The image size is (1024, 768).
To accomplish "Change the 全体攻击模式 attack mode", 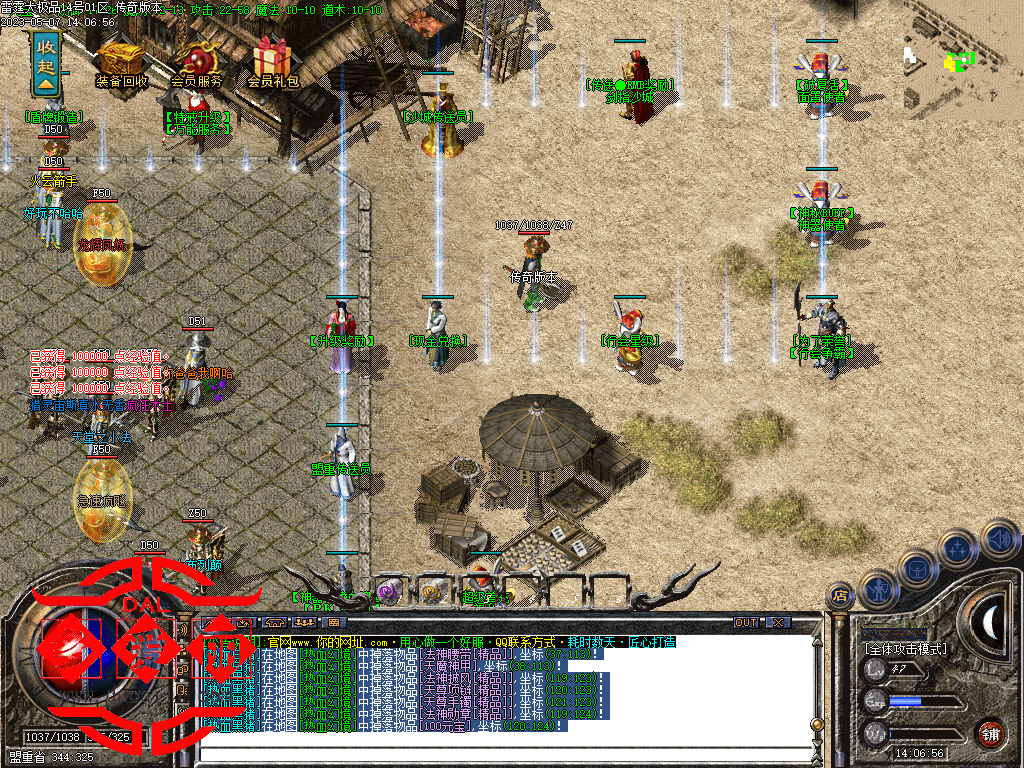I will pyautogui.click(x=905, y=649).
